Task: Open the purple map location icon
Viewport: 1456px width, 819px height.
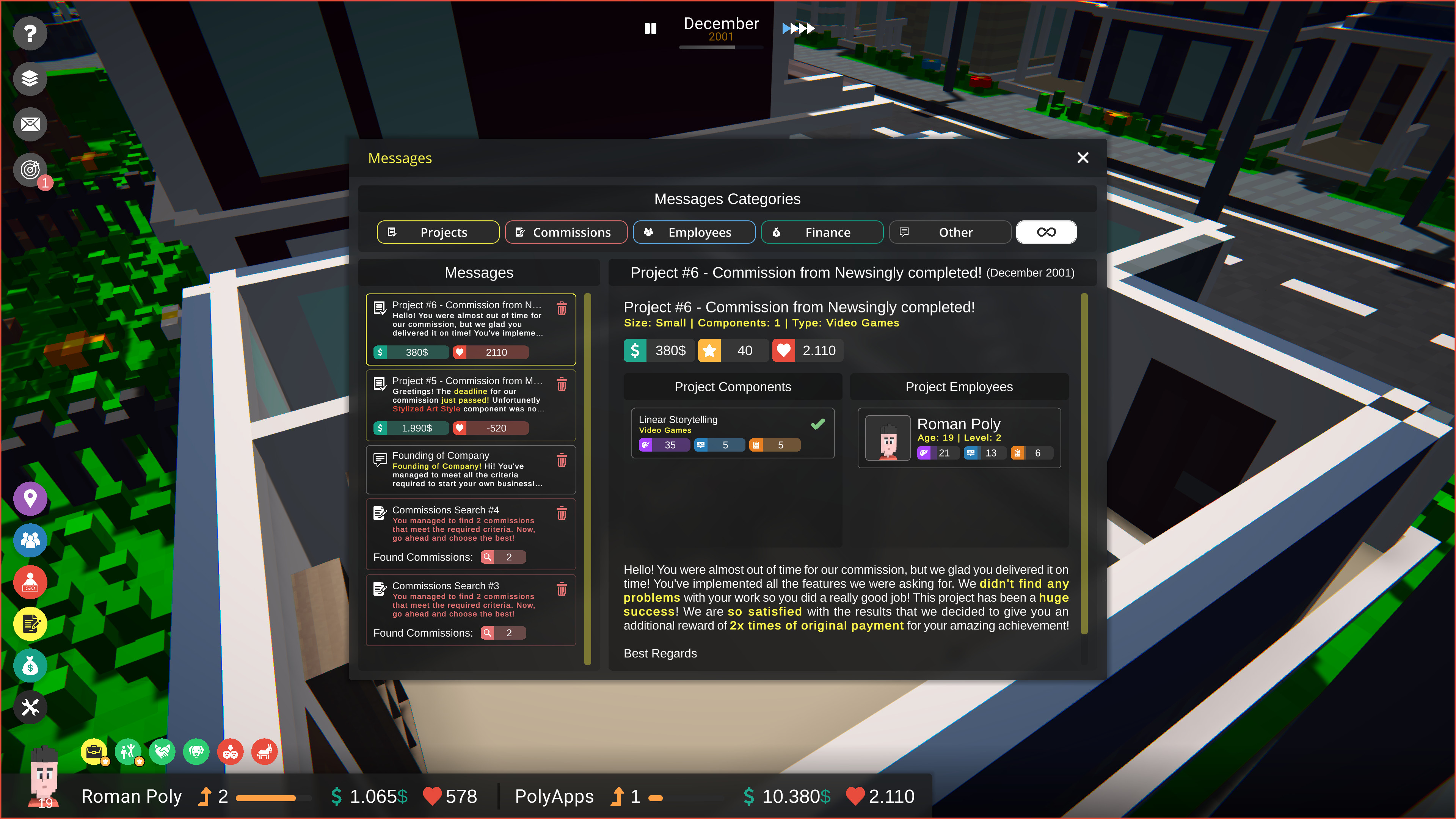Action: pyautogui.click(x=30, y=498)
